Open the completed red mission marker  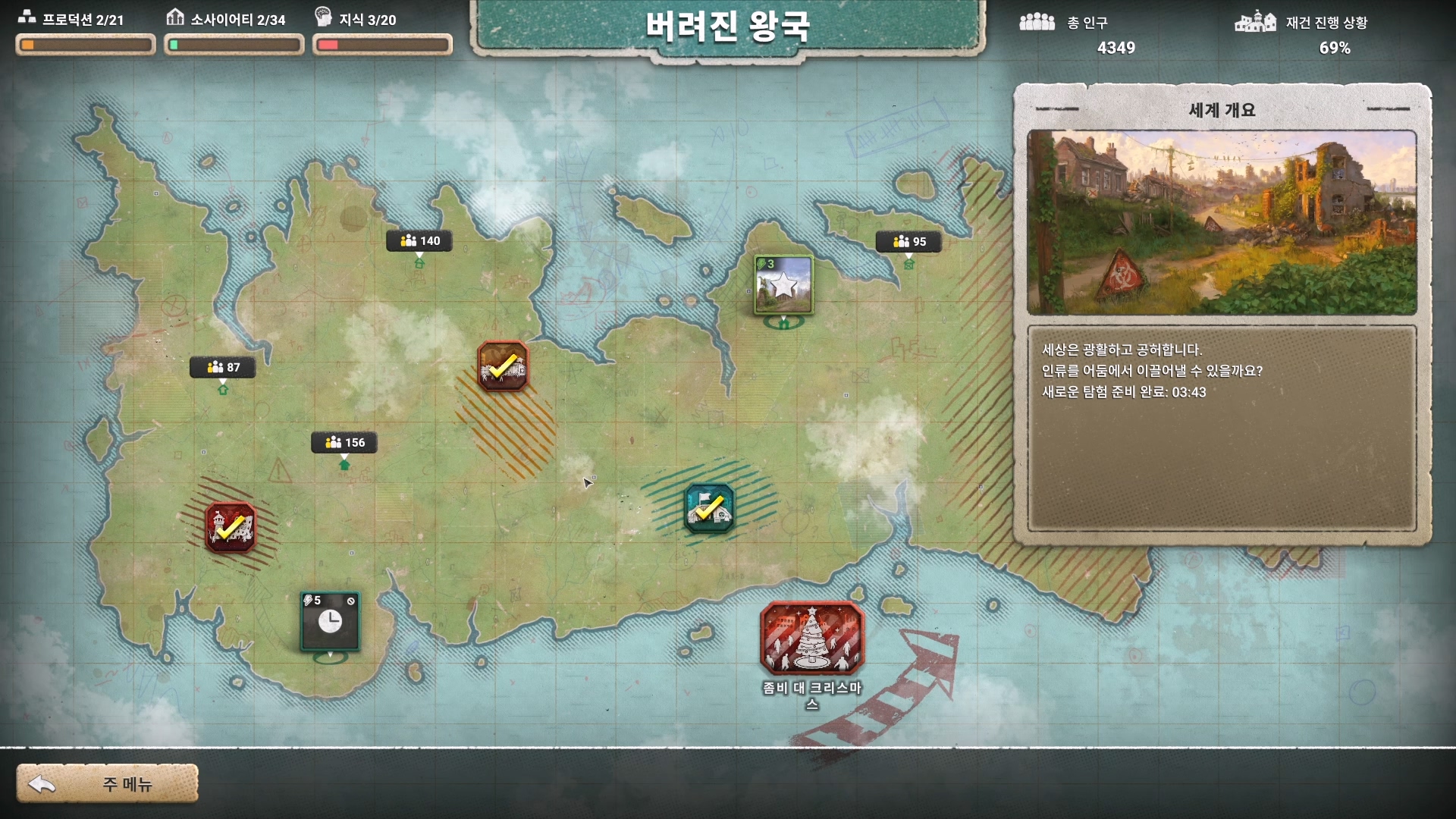click(231, 527)
